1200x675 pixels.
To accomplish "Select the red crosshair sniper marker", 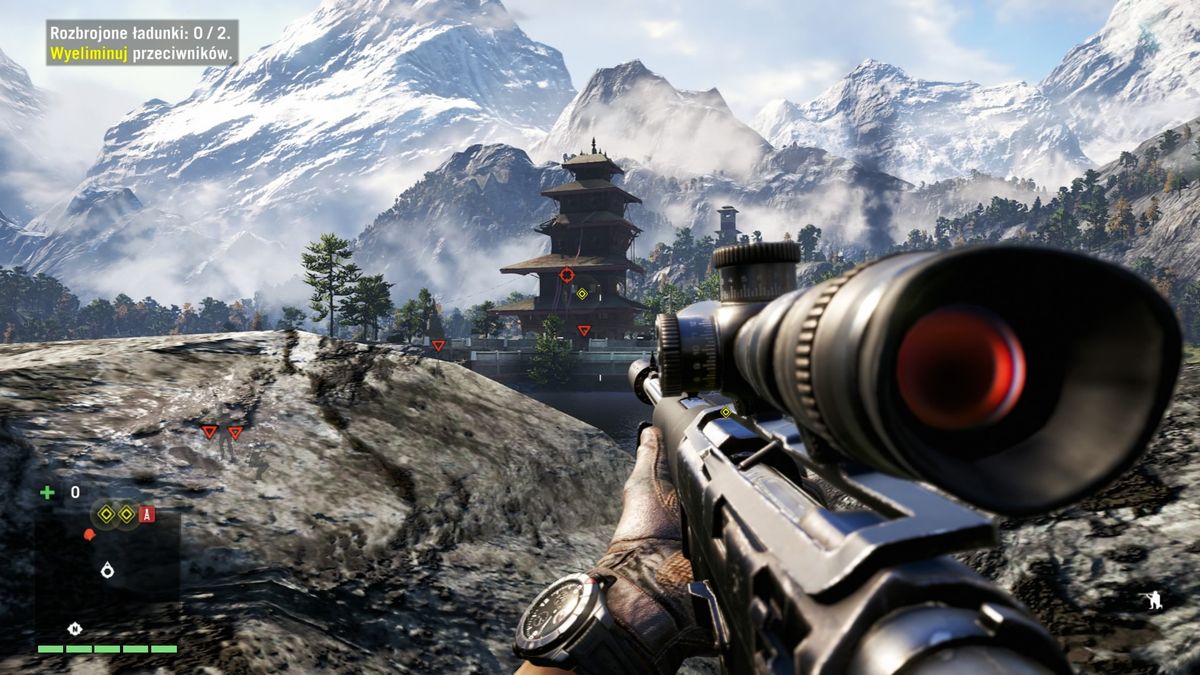I will coord(567,274).
